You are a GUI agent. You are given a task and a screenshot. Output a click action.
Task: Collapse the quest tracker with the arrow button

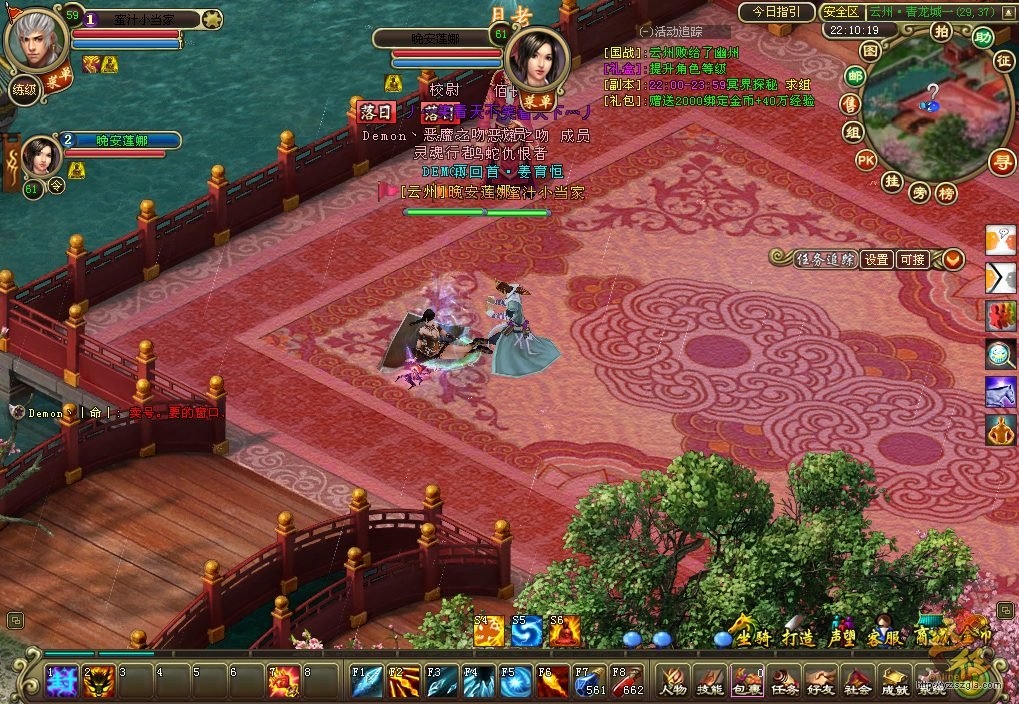952,260
